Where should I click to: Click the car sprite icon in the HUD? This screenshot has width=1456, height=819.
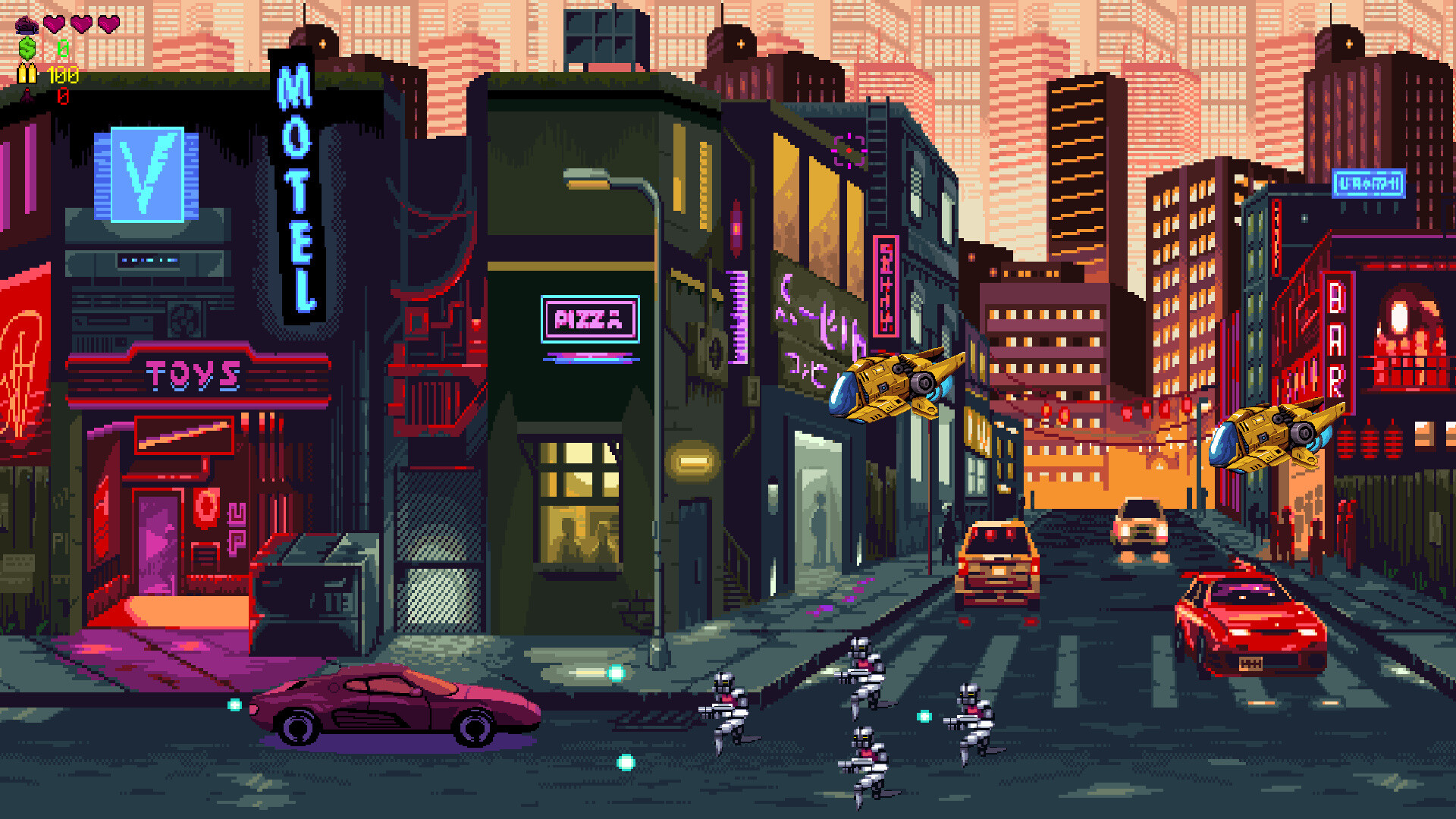(27, 24)
